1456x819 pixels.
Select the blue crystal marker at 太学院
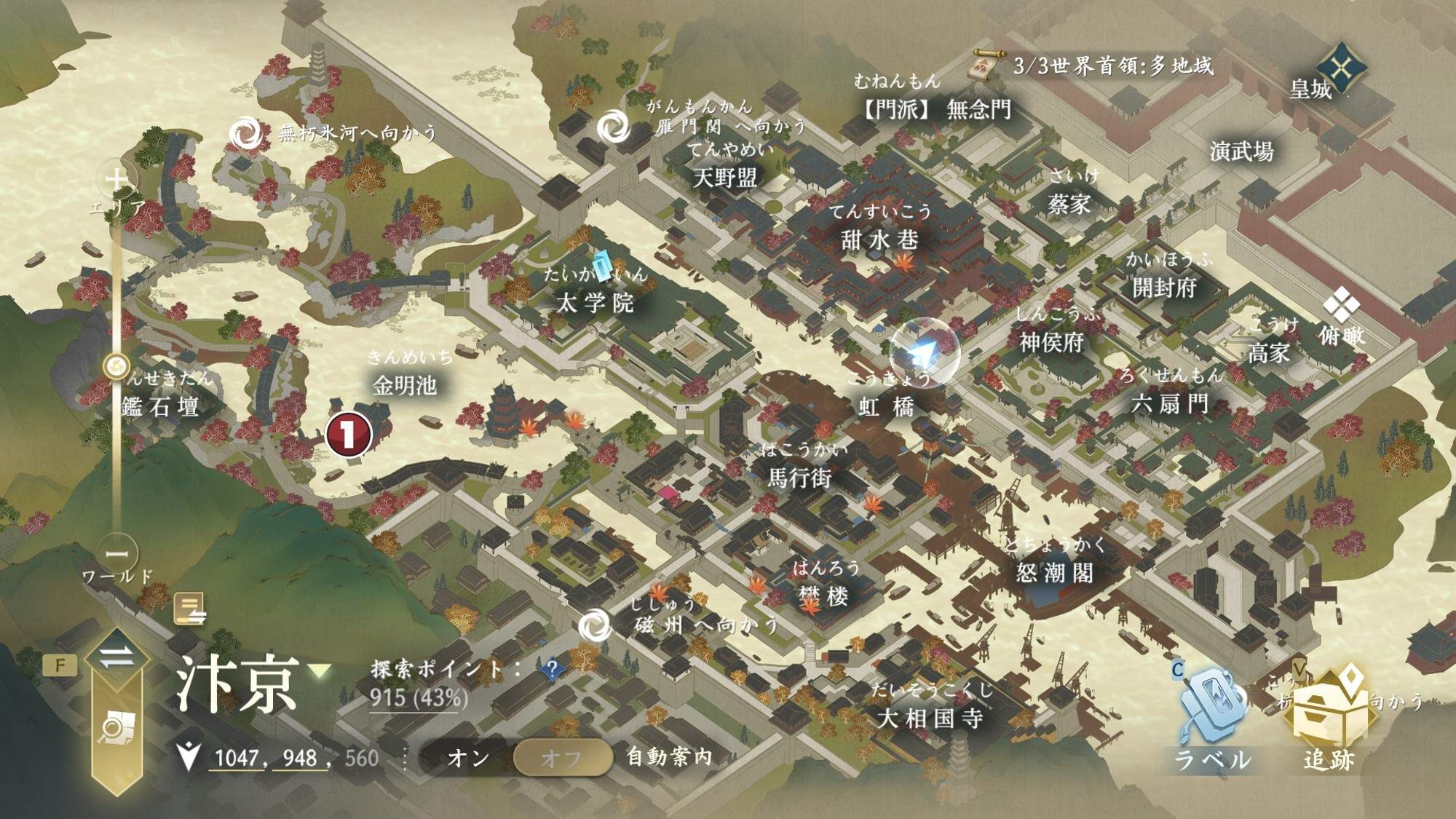coord(602,266)
